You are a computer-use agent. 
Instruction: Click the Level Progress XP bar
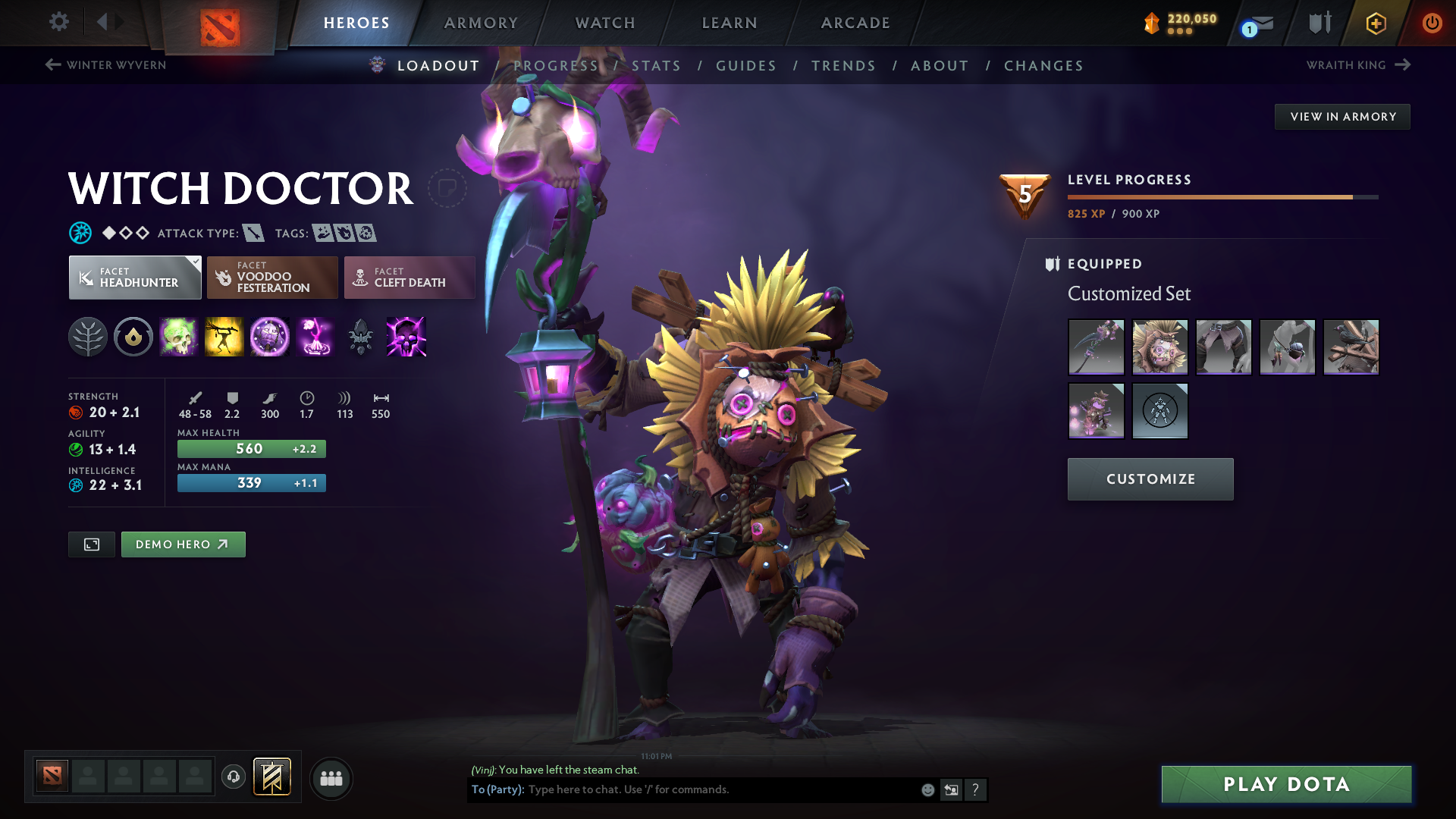click(x=1221, y=196)
